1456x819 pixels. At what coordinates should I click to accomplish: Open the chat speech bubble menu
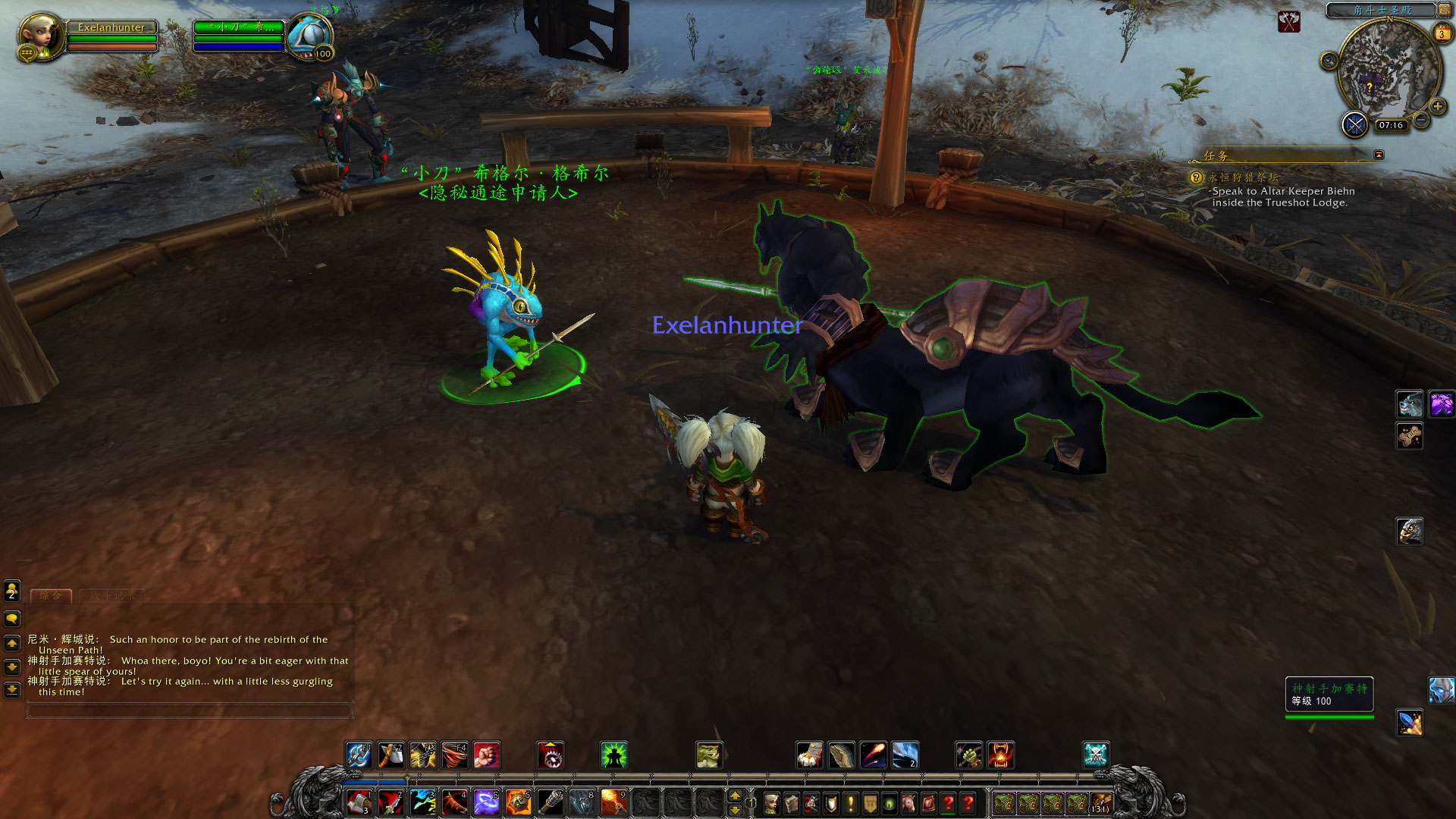point(12,619)
